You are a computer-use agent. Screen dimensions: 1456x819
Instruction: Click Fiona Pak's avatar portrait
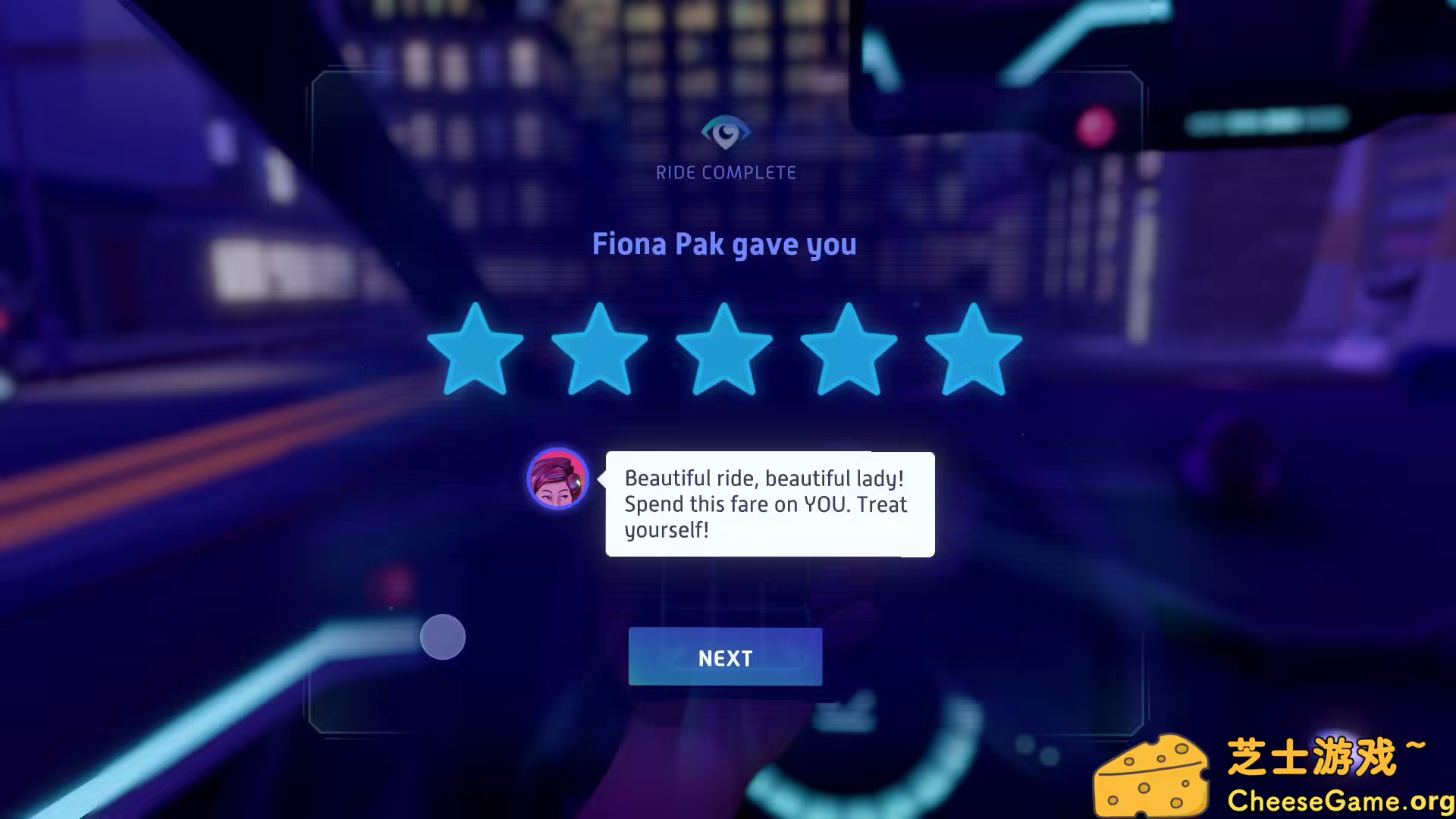coord(558,478)
